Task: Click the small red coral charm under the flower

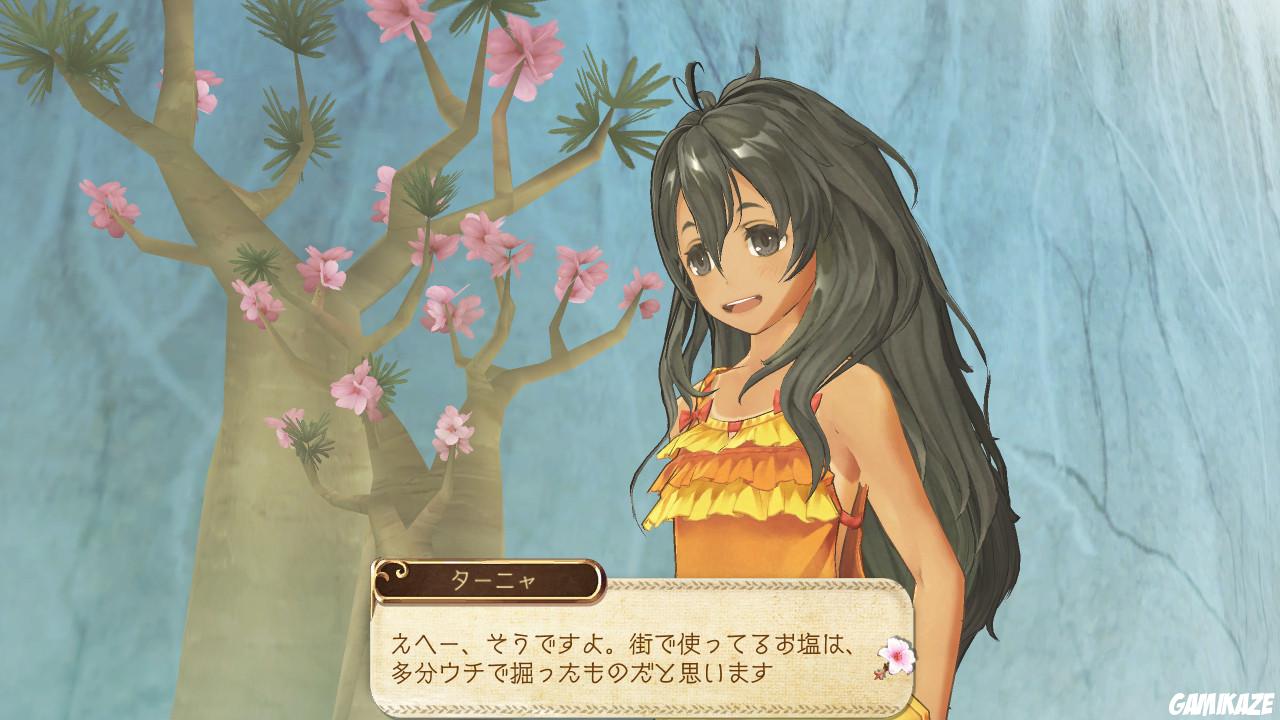Action: [878, 676]
